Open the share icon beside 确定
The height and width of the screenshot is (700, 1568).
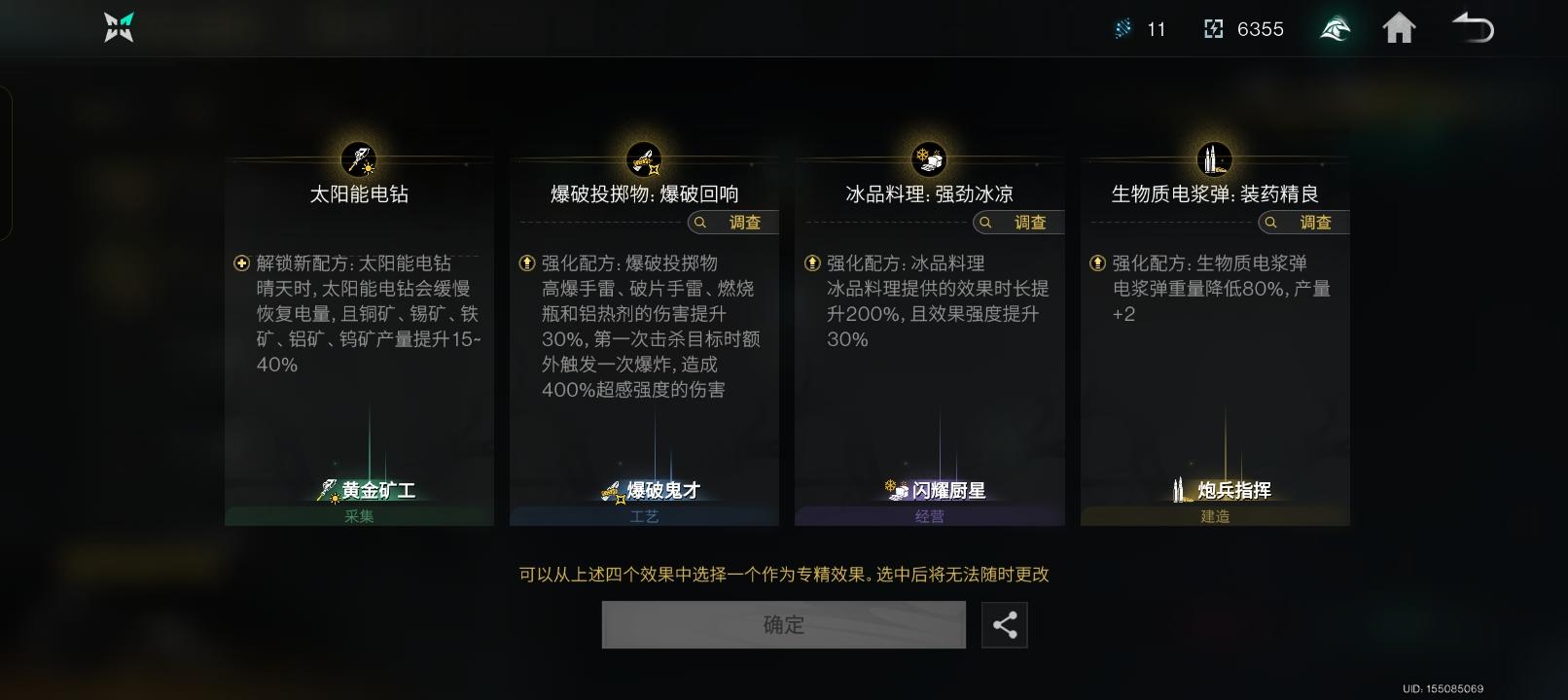click(1005, 624)
